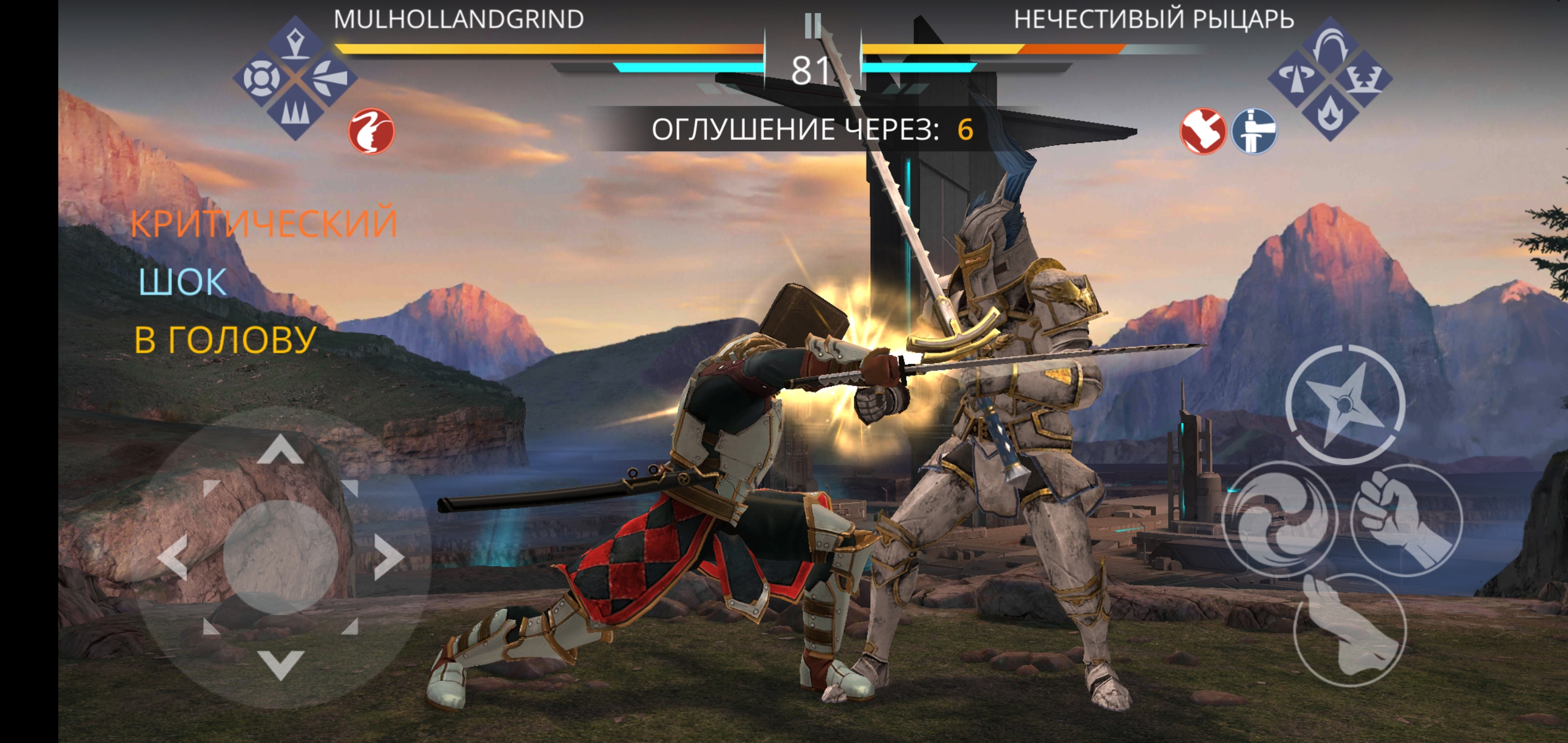This screenshot has width=1568, height=743.
Task: Hit the fist punch attack button
Action: (1405, 519)
